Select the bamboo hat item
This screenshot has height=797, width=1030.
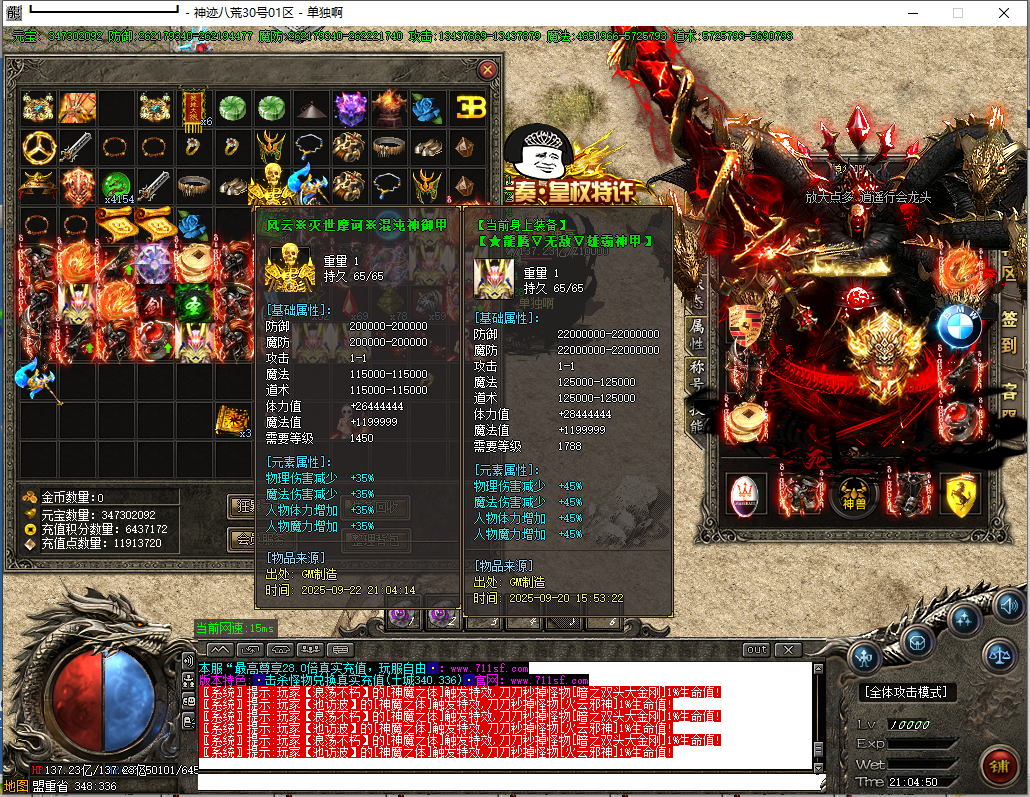312,107
